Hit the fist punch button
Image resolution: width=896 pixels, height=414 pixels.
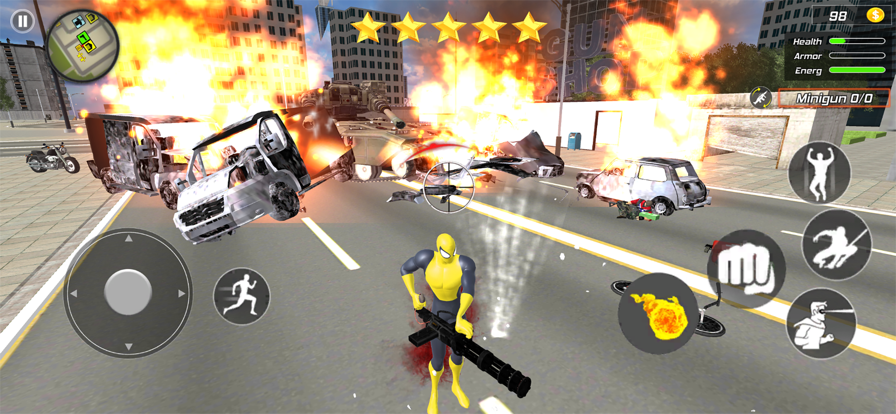(x=746, y=269)
